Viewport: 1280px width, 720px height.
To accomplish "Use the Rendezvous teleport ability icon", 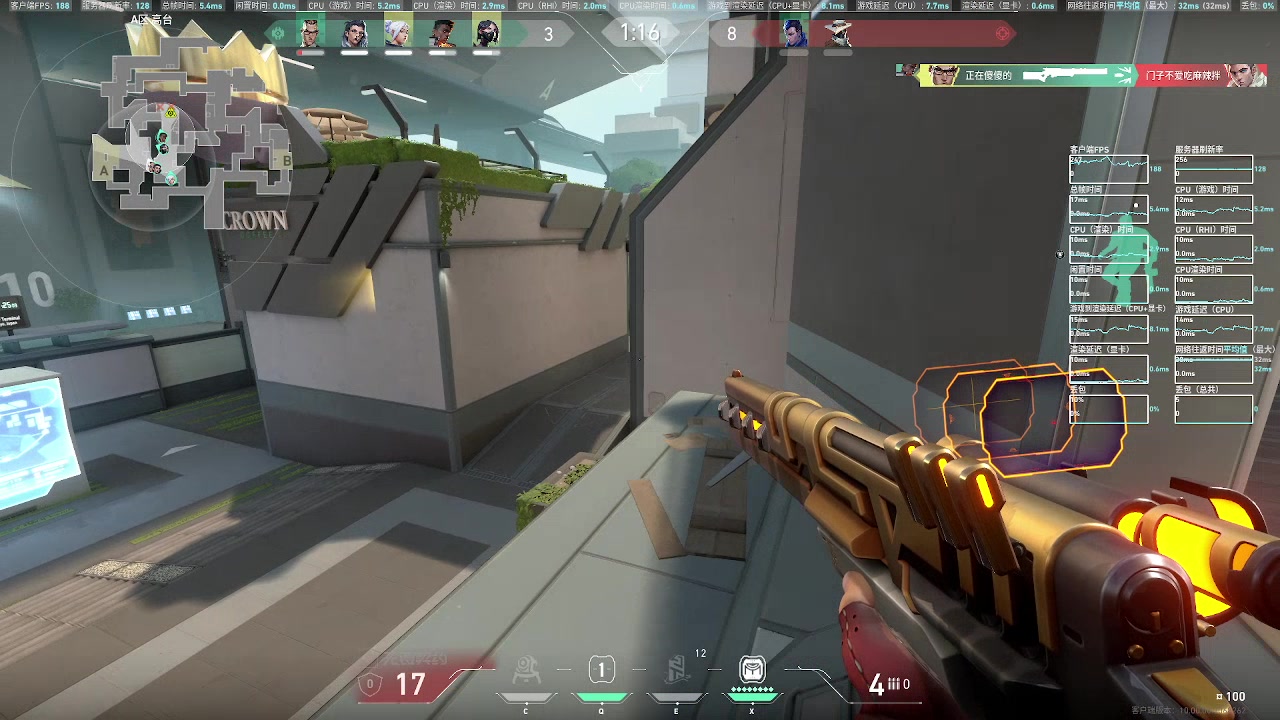I will click(677, 671).
